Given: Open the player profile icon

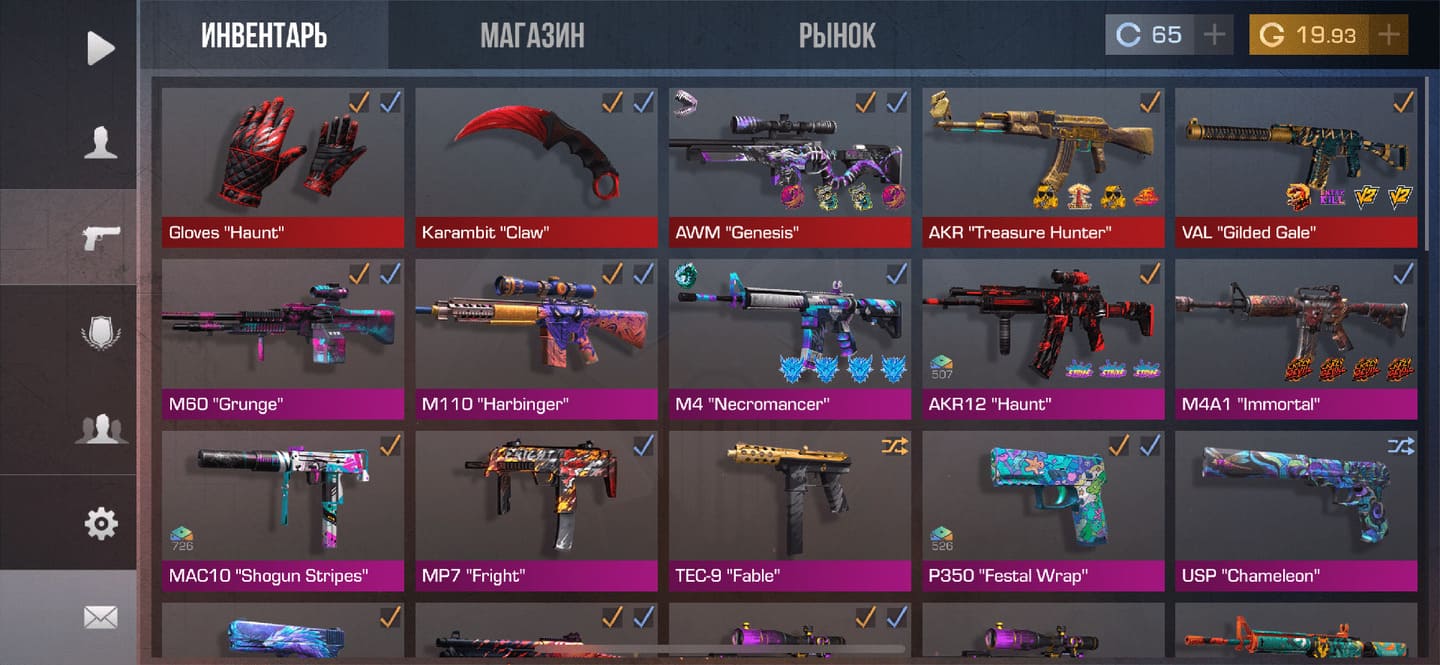Looking at the screenshot, I should pyautogui.click(x=100, y=143).
